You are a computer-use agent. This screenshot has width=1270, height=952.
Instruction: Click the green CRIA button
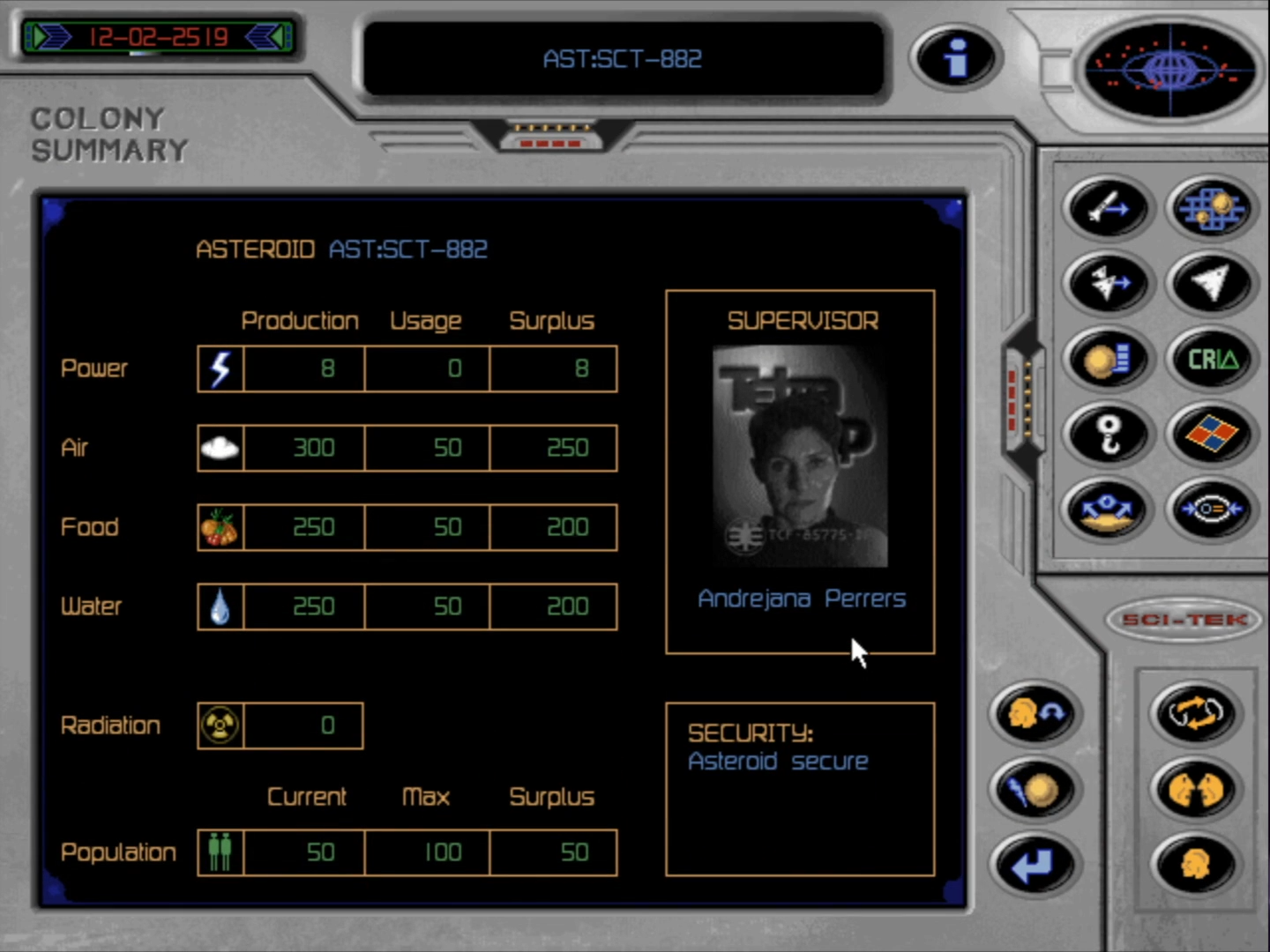[1212, 360]
